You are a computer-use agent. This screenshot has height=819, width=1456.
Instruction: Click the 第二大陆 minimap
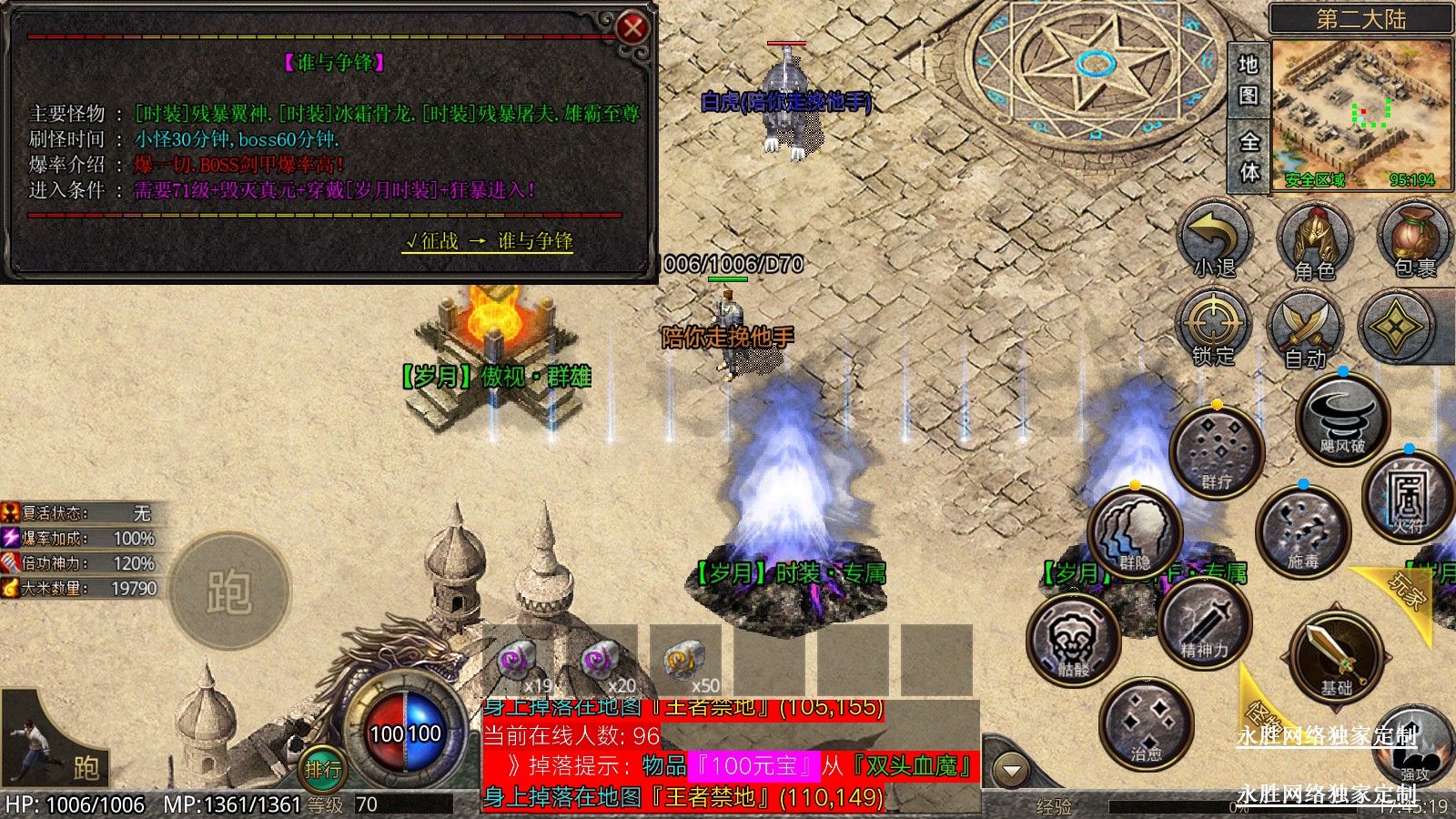click(1361, 113)
